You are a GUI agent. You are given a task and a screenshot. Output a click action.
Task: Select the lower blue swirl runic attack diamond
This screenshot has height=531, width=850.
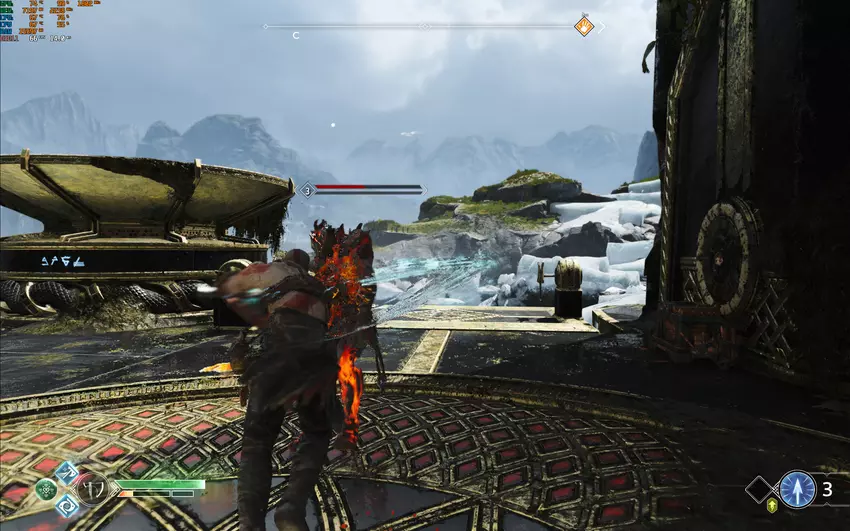[68, 506]
